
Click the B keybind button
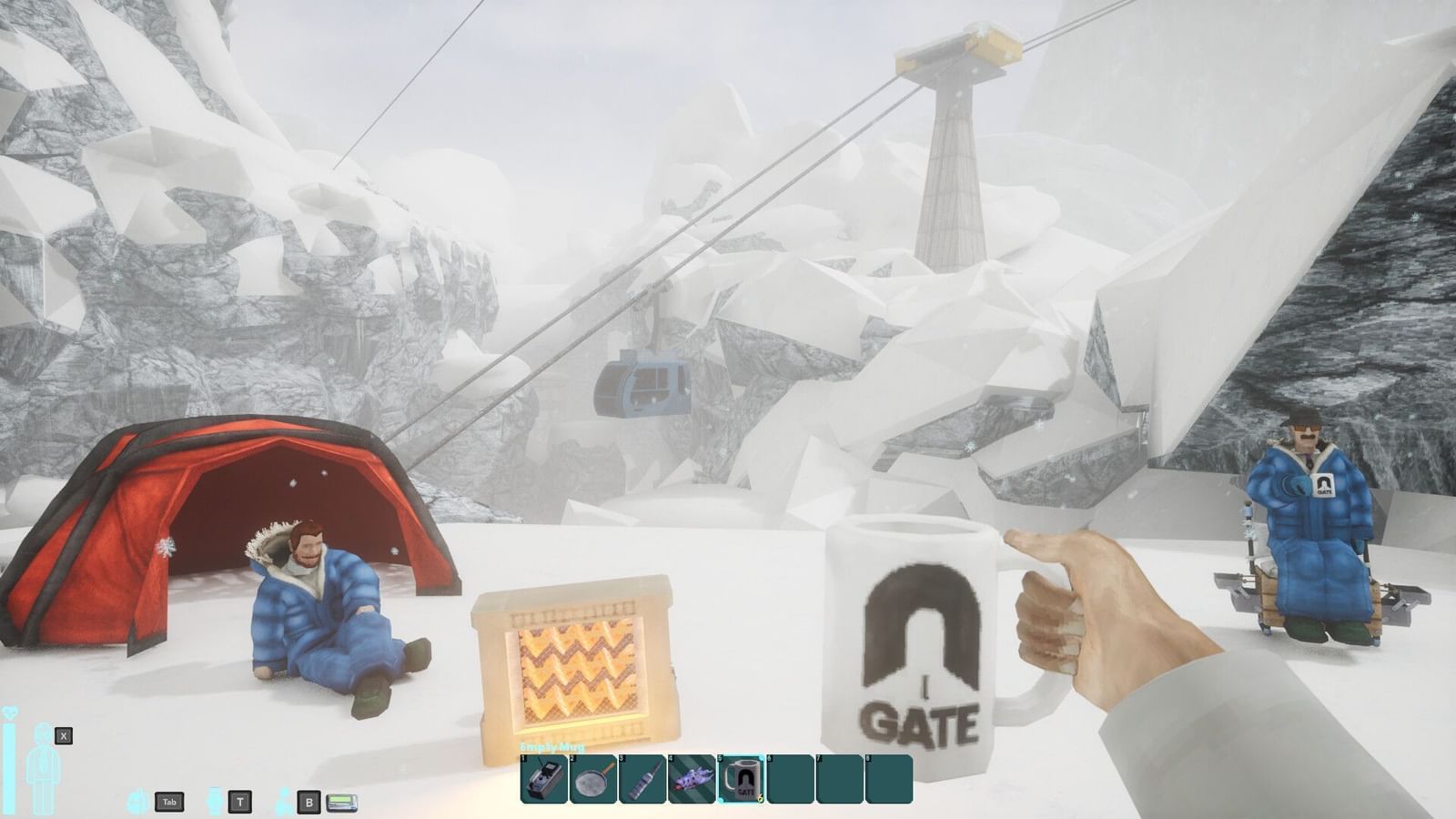(x=308, y=799)
